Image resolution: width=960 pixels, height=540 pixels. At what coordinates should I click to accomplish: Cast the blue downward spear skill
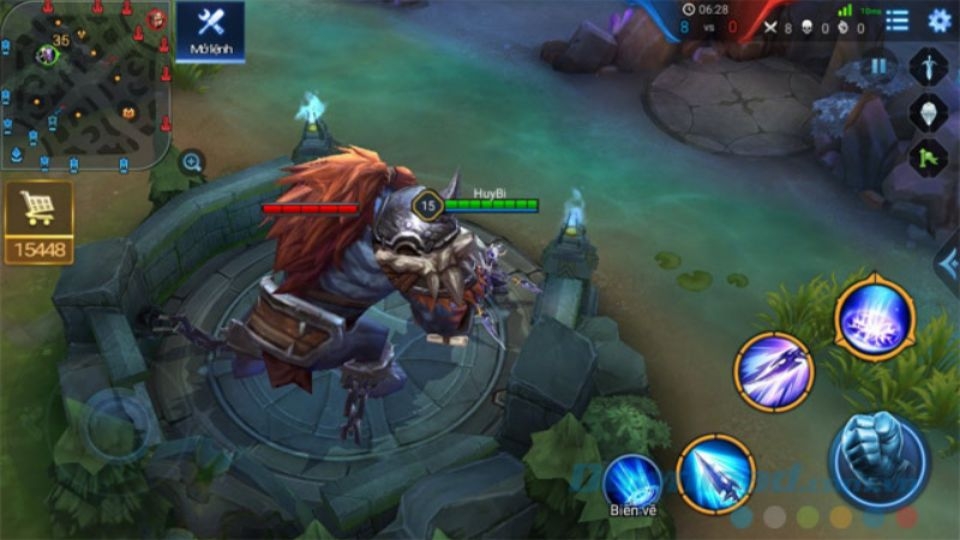(715, 474)
